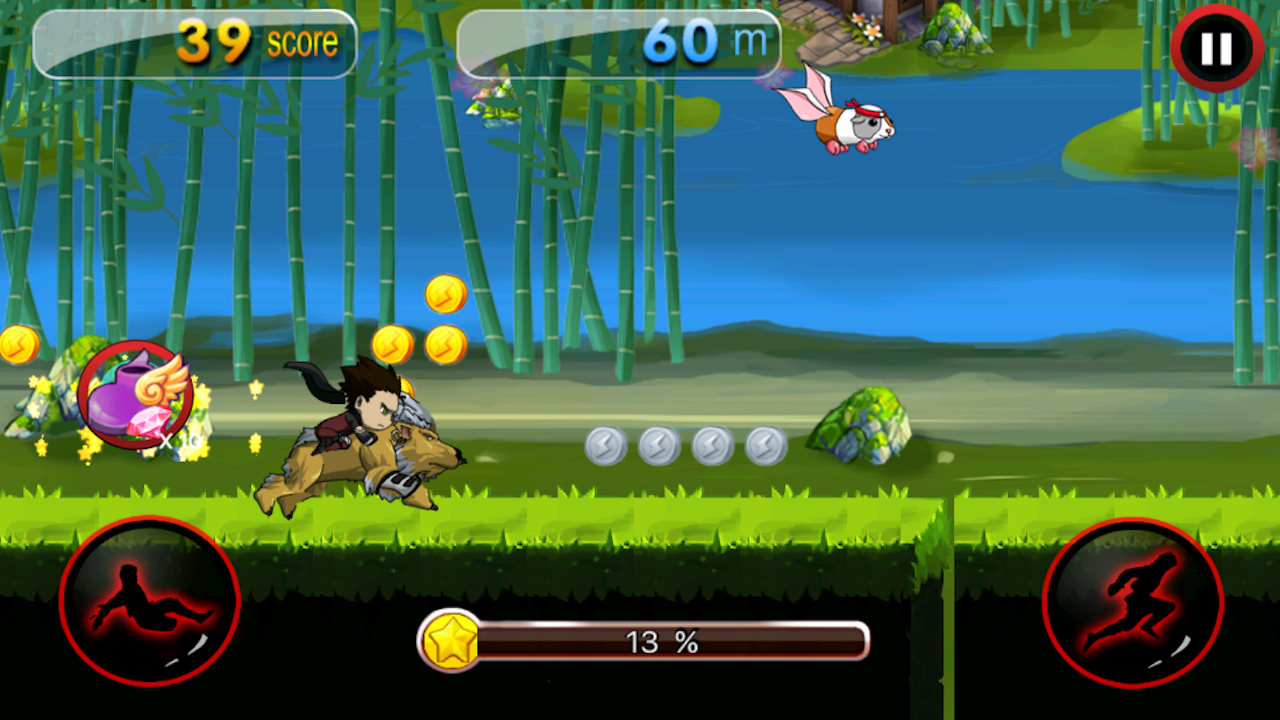Tap the gold coin near the score panel
This screenshot has height=720, width=1280.
(445, 295)
